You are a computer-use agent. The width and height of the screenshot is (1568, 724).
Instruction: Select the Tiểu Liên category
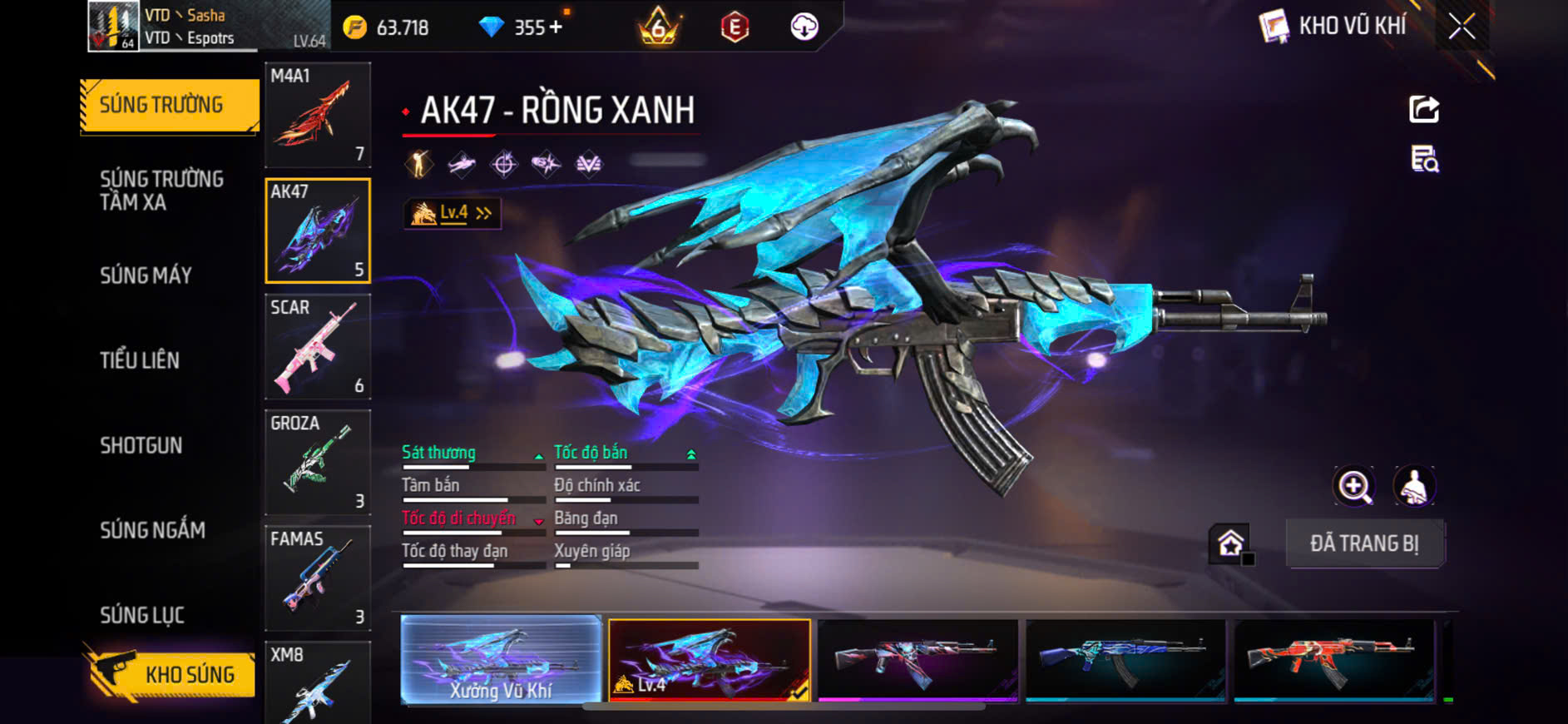point(140,360)
